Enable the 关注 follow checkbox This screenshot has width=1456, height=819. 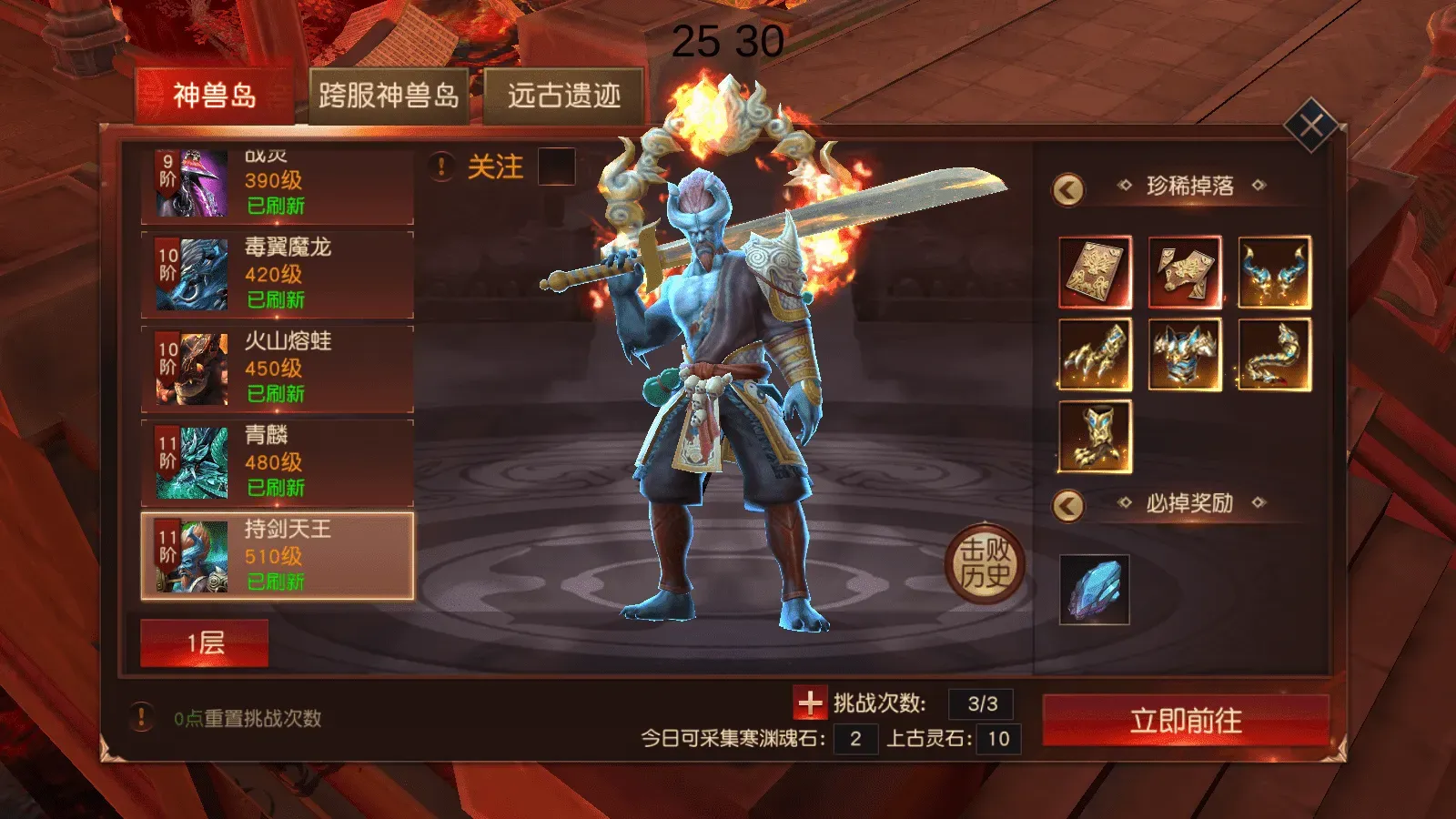point(557,166)
